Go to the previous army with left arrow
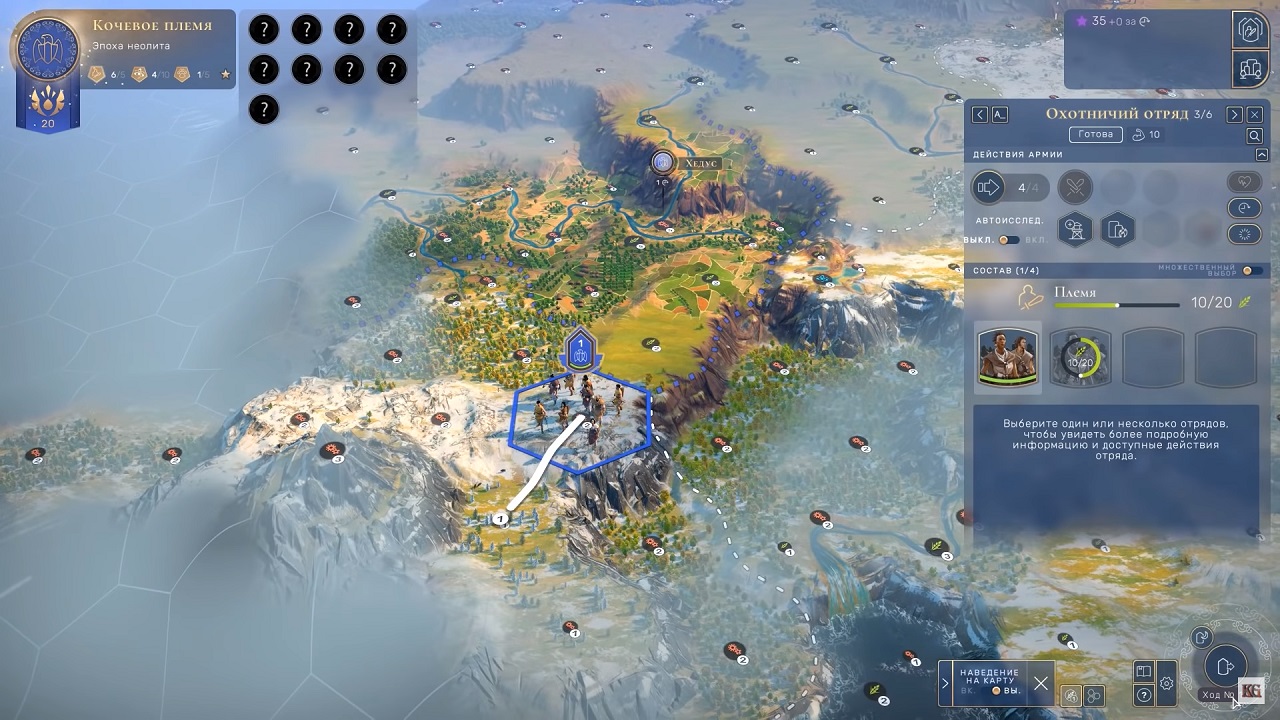 click(x=980, y=115)
